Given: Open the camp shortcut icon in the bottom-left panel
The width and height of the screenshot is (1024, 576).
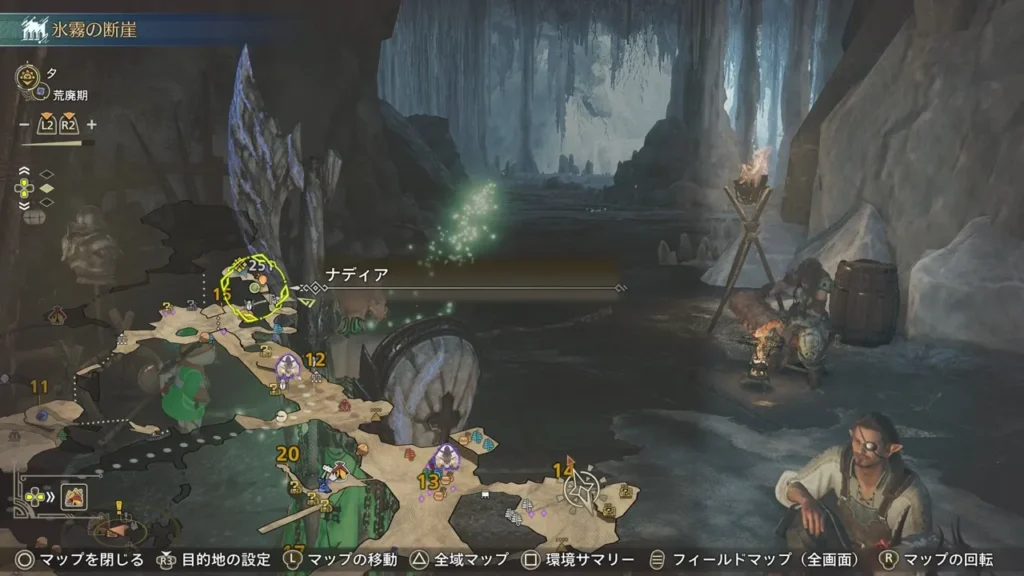Looking at the screenshot, I should point(73,495).
